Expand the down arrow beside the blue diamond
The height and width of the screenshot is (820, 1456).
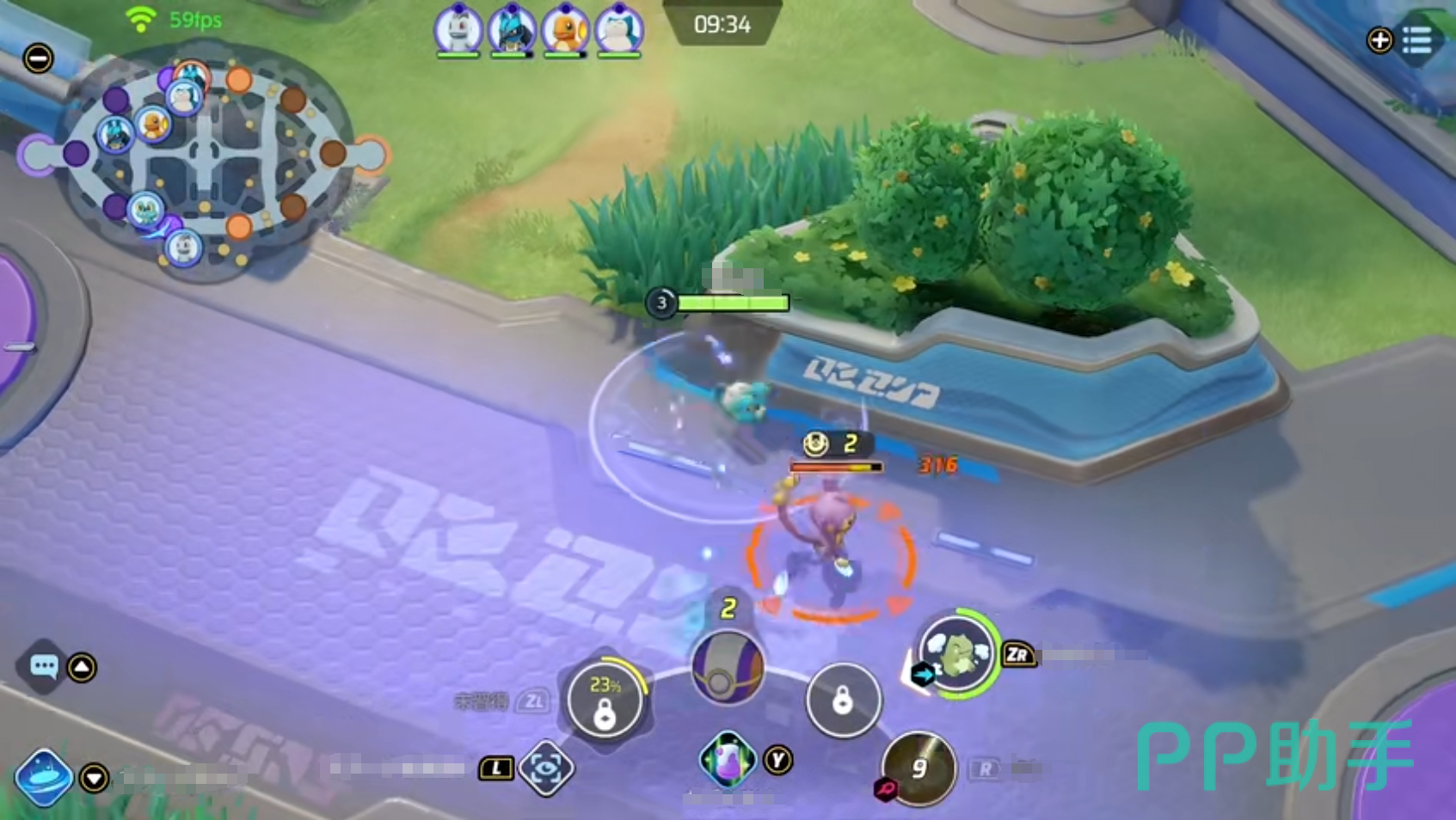94,778
